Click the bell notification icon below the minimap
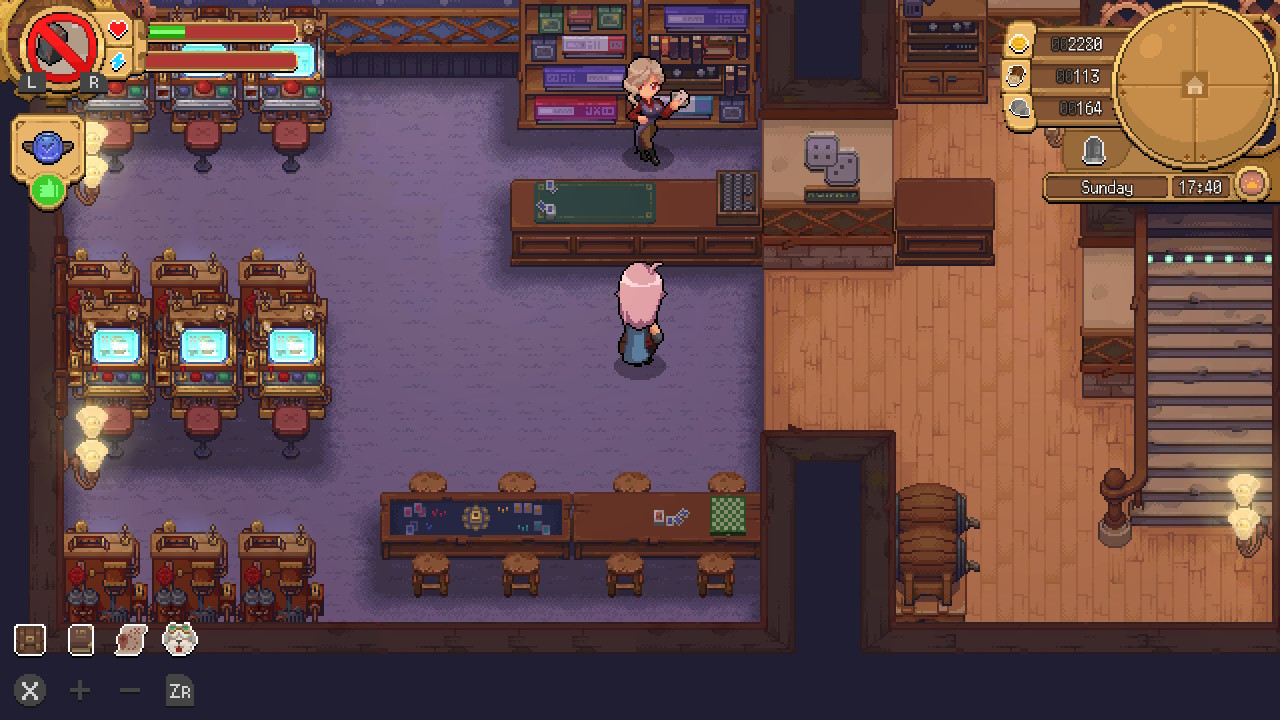1280x720 pixels. point(1094,150)
